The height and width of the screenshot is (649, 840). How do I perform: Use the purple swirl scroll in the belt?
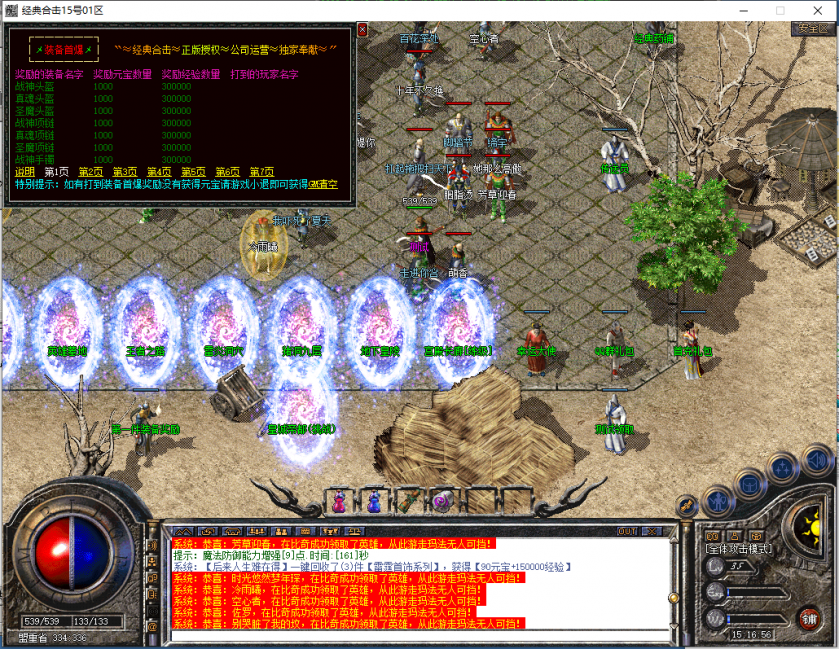tap(441, 501)
